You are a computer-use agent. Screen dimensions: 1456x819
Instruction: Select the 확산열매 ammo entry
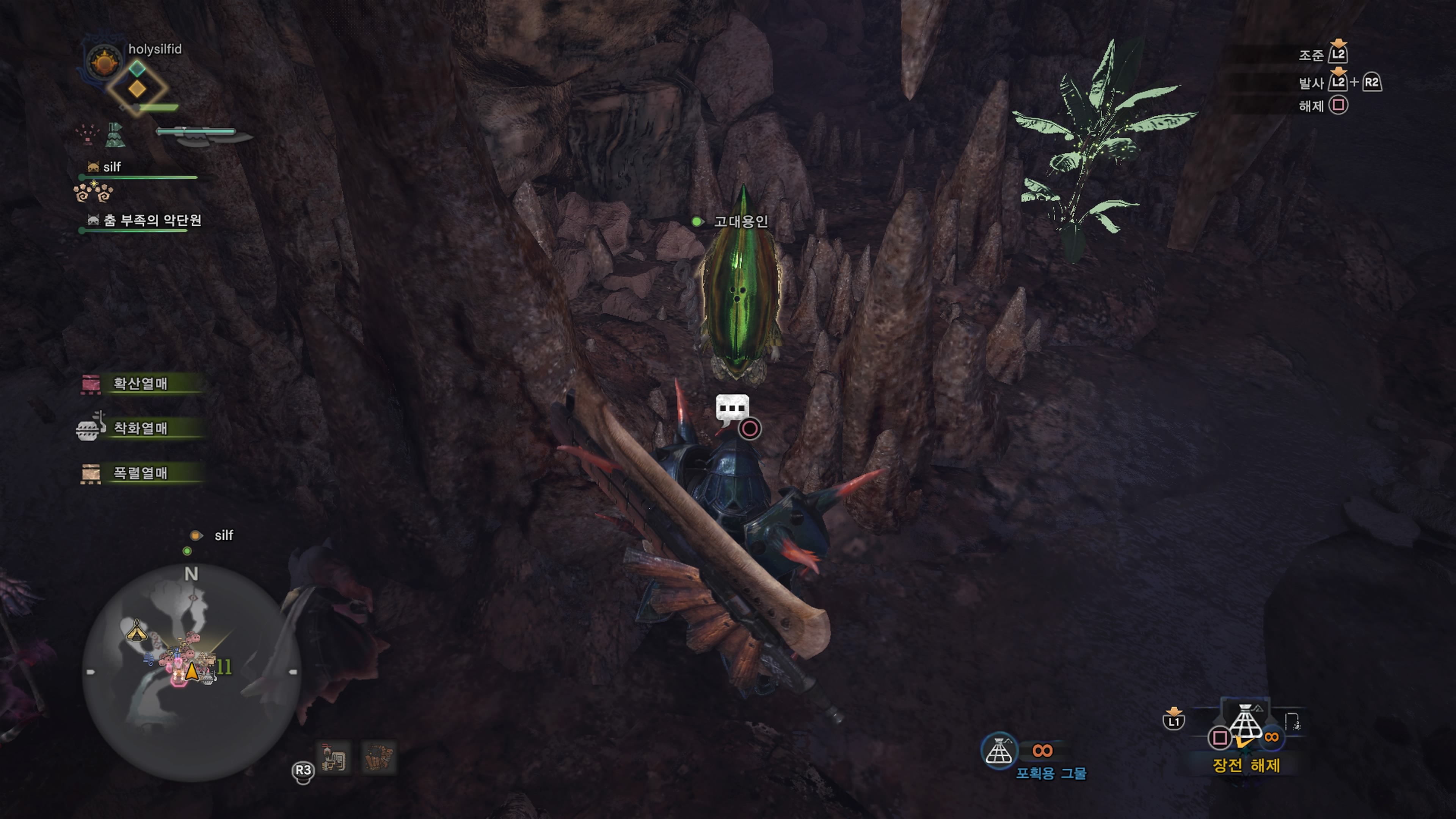pyautogui.click(x=140, y=384)
